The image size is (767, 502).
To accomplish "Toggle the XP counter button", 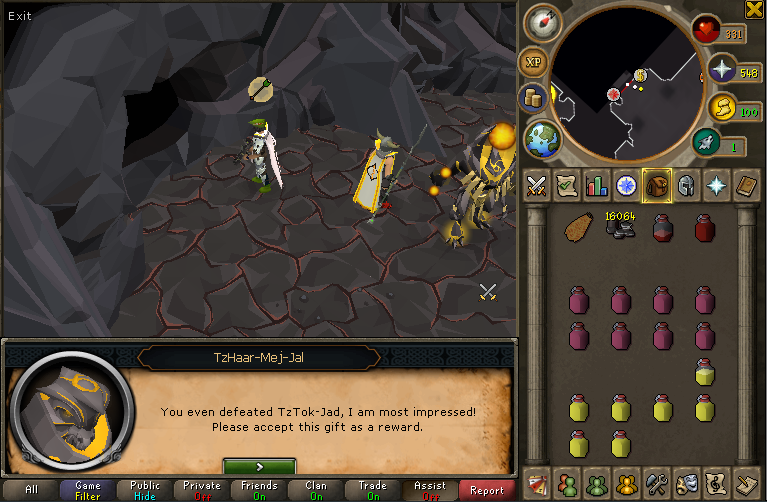I will pyautogui.click(x=532, y=62).
